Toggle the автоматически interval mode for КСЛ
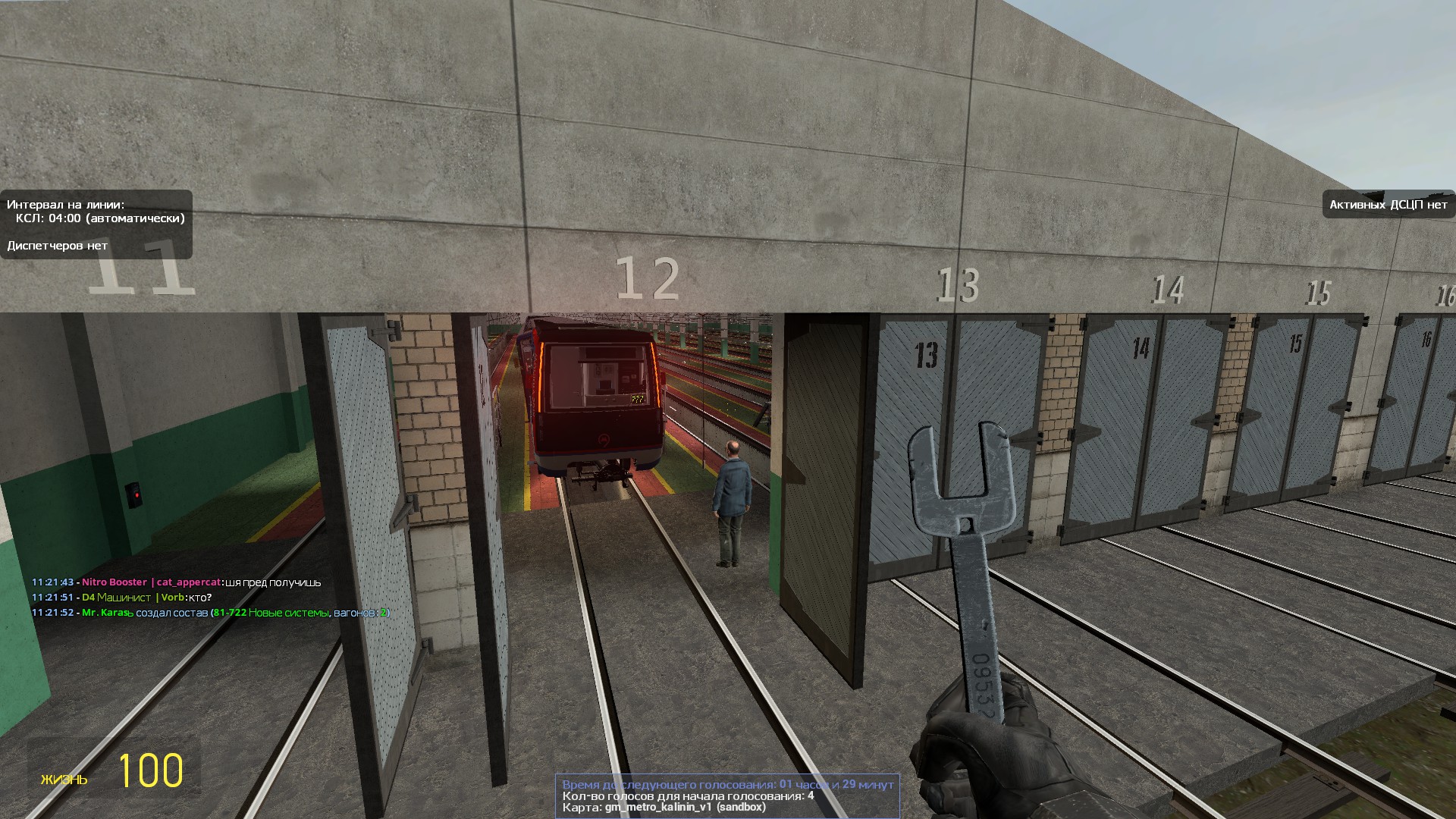The width and height of the screenshot is (1456, 819). click(135, 220)
